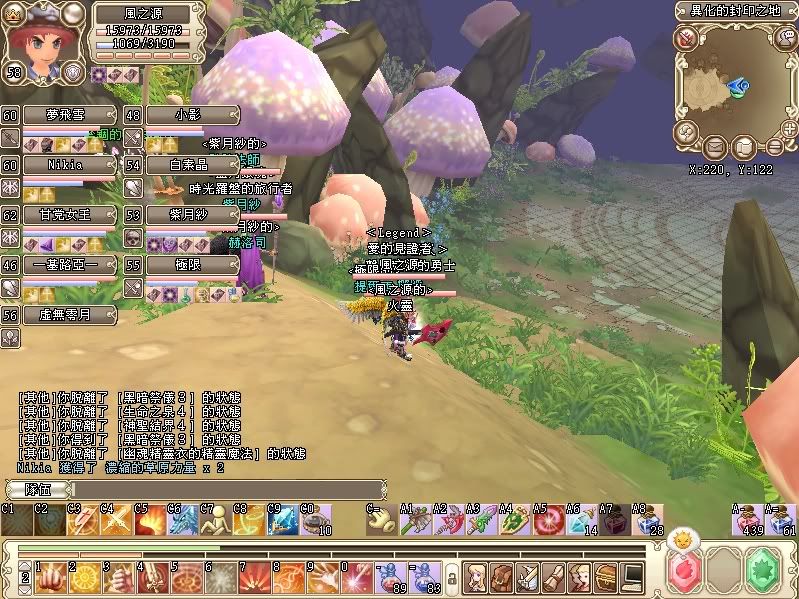Activate the A5 red orb skill
Image resolution: width=799 pixels, height=599 pixels.
pos(547,520)
